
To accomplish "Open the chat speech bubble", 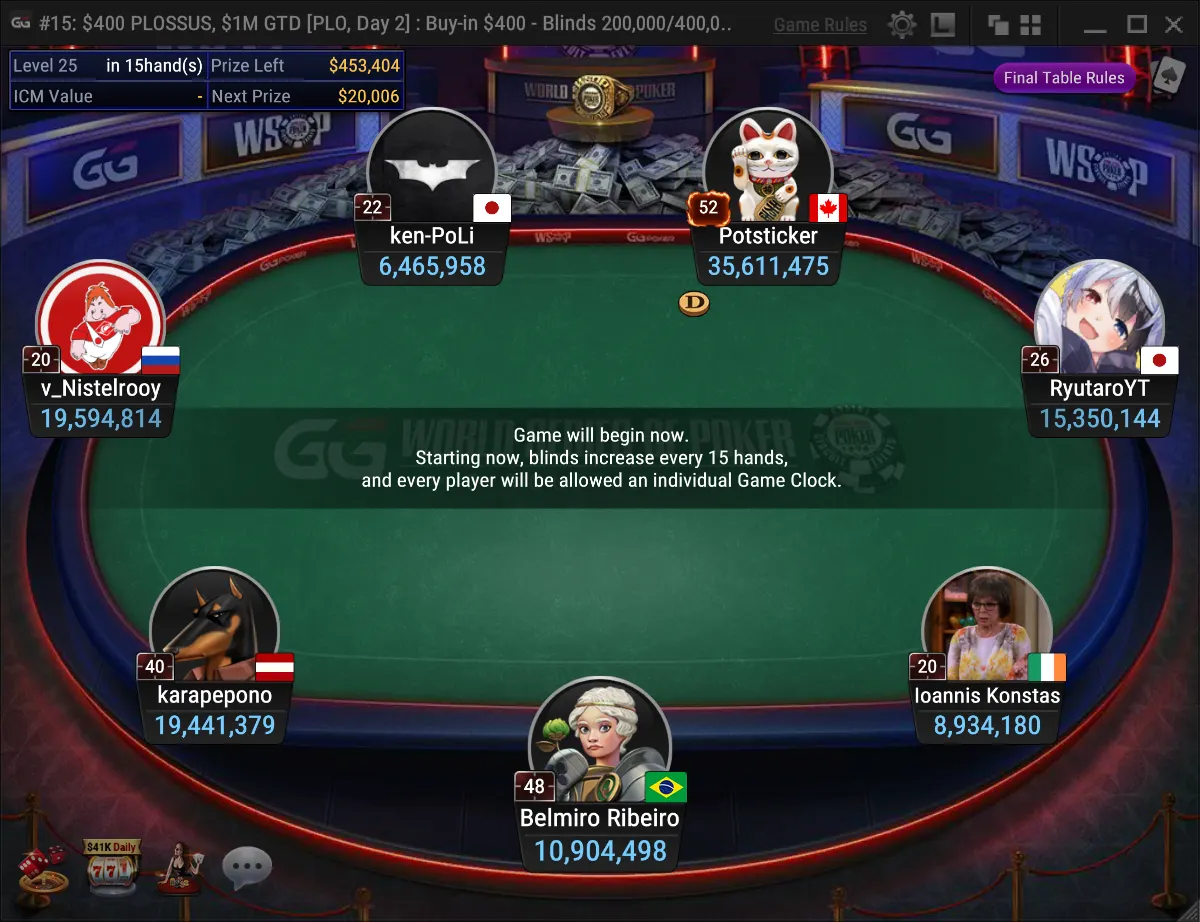I will [246, 868].
